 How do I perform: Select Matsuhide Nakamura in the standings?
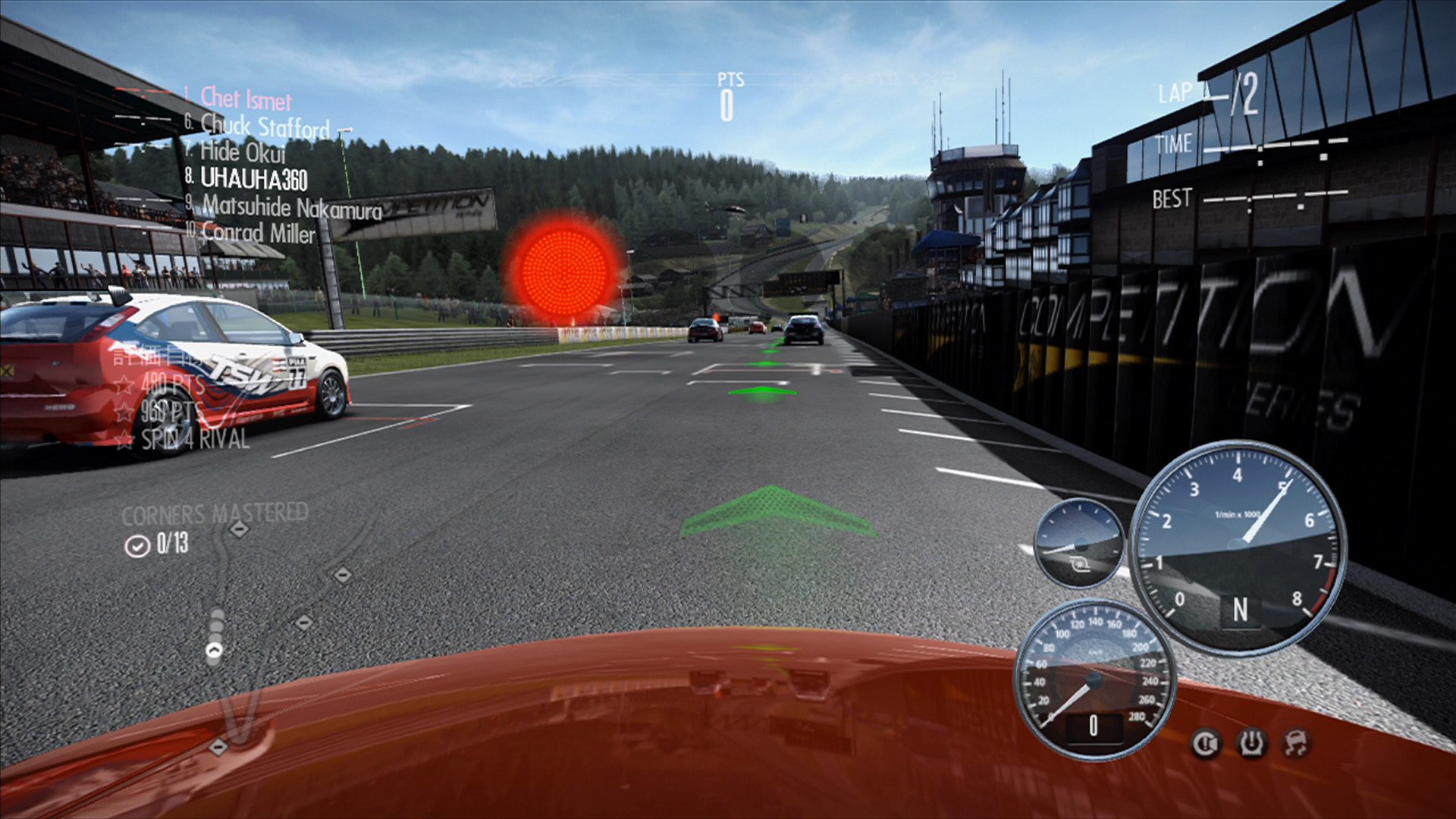pyautogui.click(x=291, y=207)
